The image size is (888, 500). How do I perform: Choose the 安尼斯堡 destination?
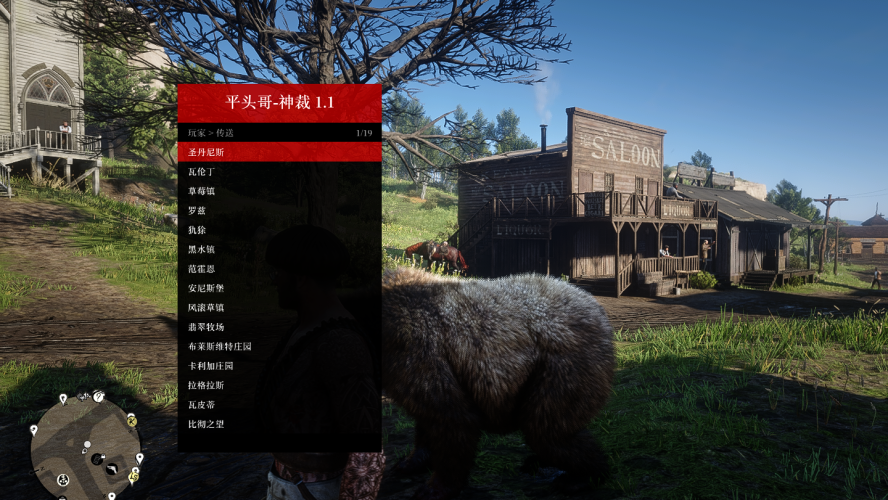[279, 288]
